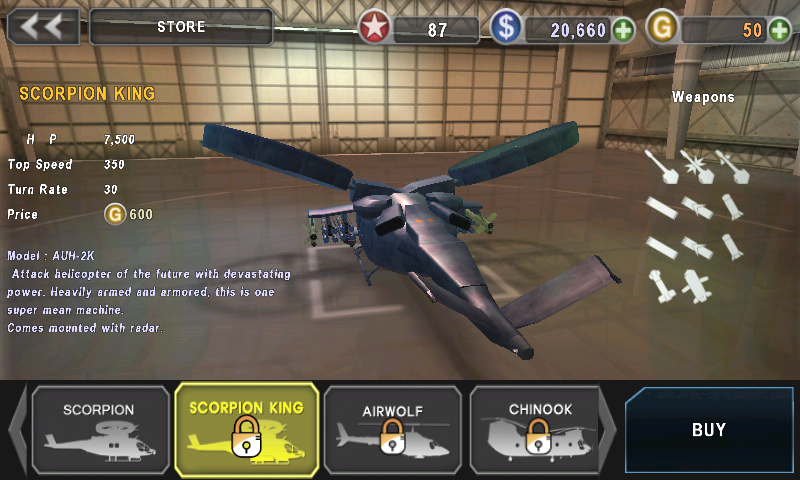Show more helicopters with the right arrow
800x480 pixels.
coord(608,431)
